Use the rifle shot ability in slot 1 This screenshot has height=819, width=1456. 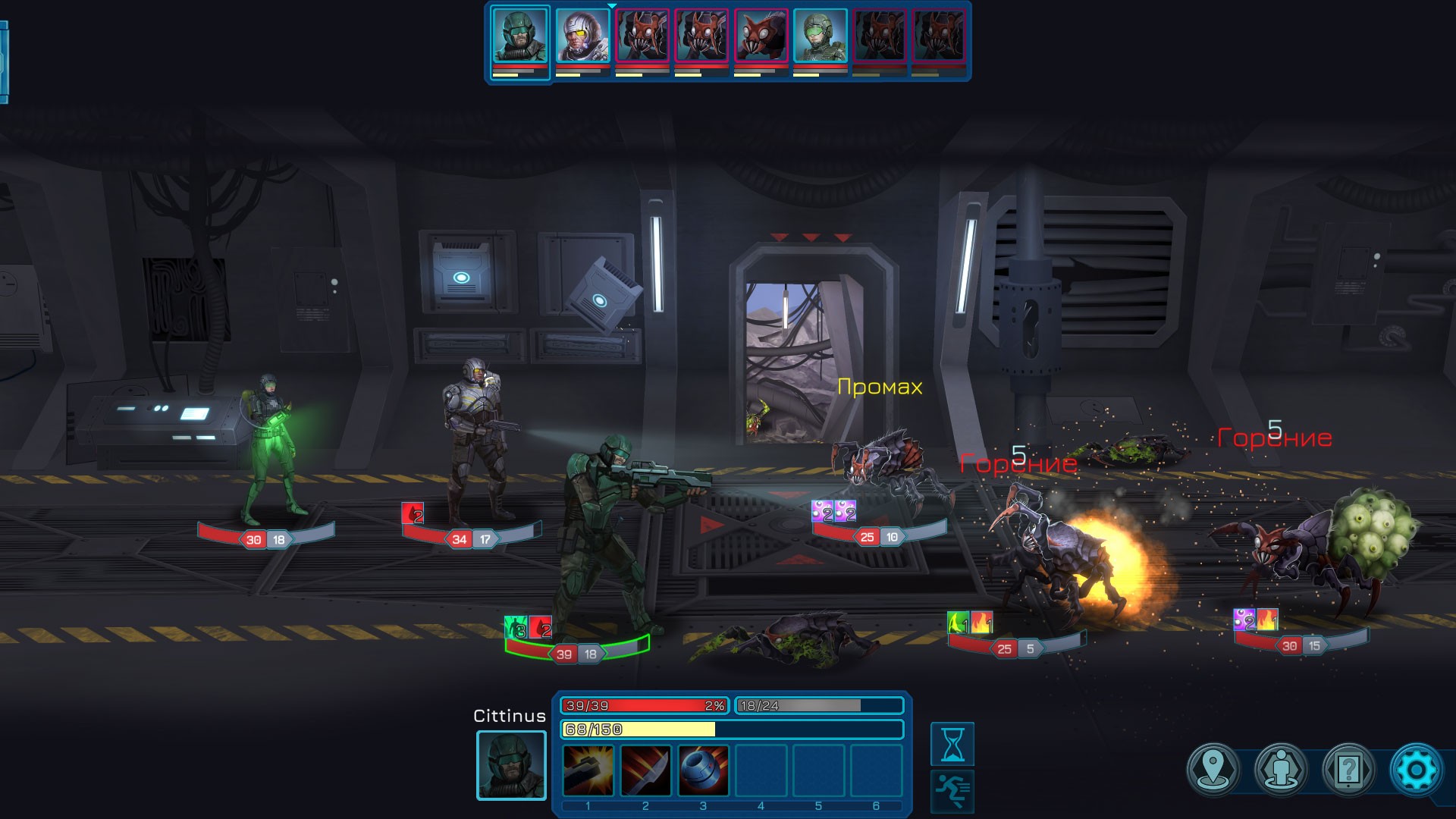coord(588,770)
